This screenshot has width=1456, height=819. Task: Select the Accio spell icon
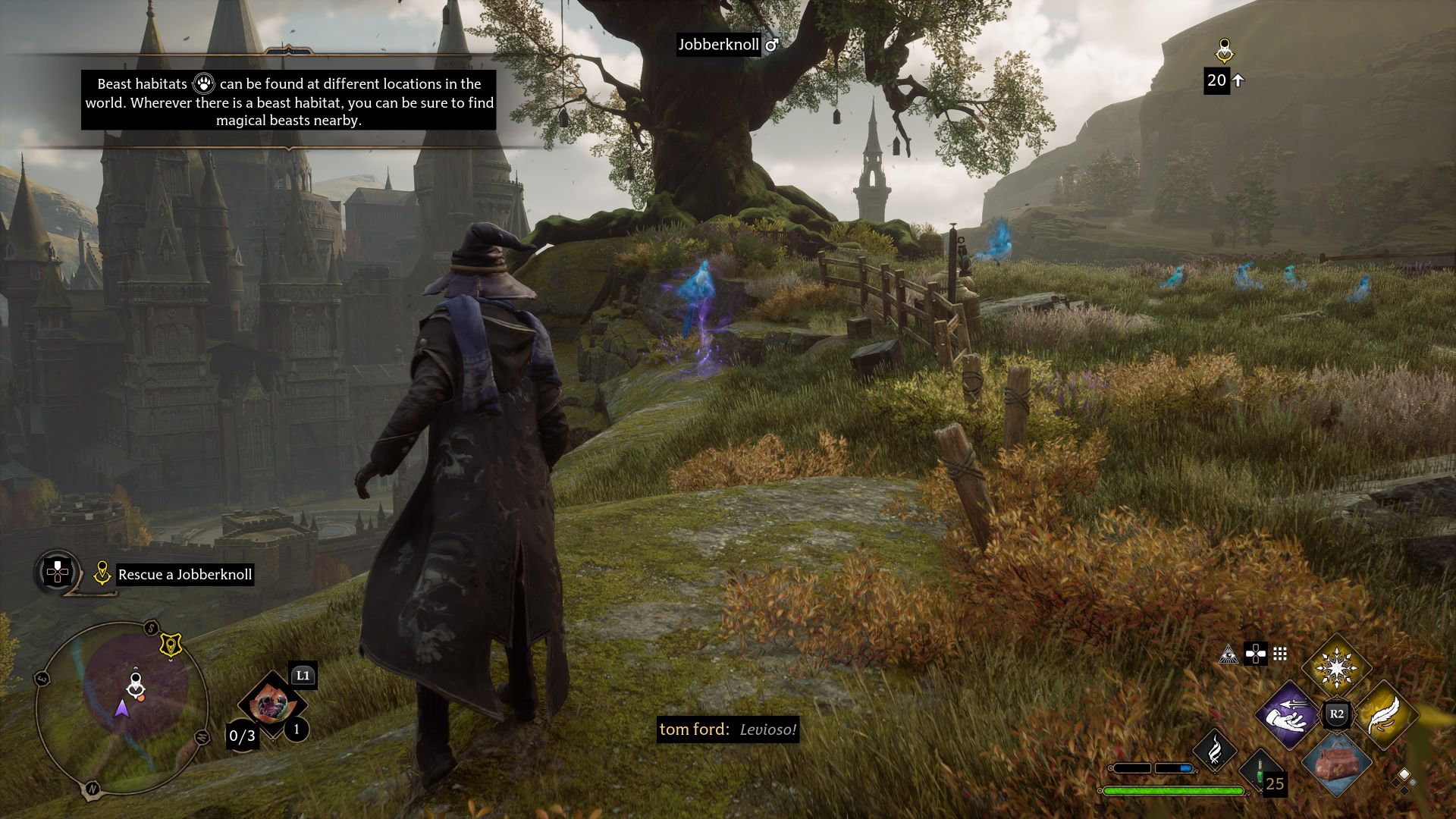click(x=1287, y=716)
